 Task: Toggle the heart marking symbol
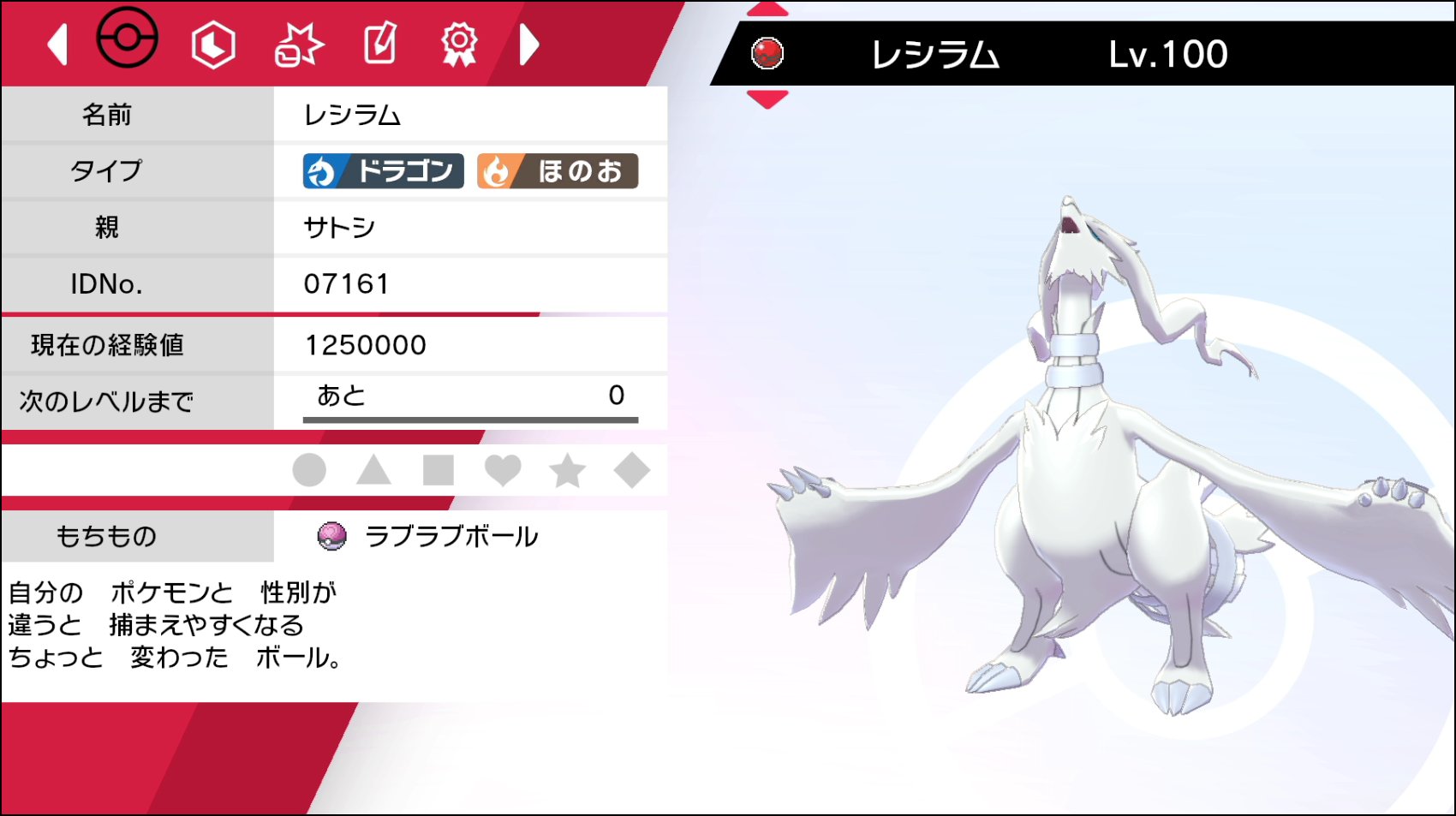tap(503, 470)
